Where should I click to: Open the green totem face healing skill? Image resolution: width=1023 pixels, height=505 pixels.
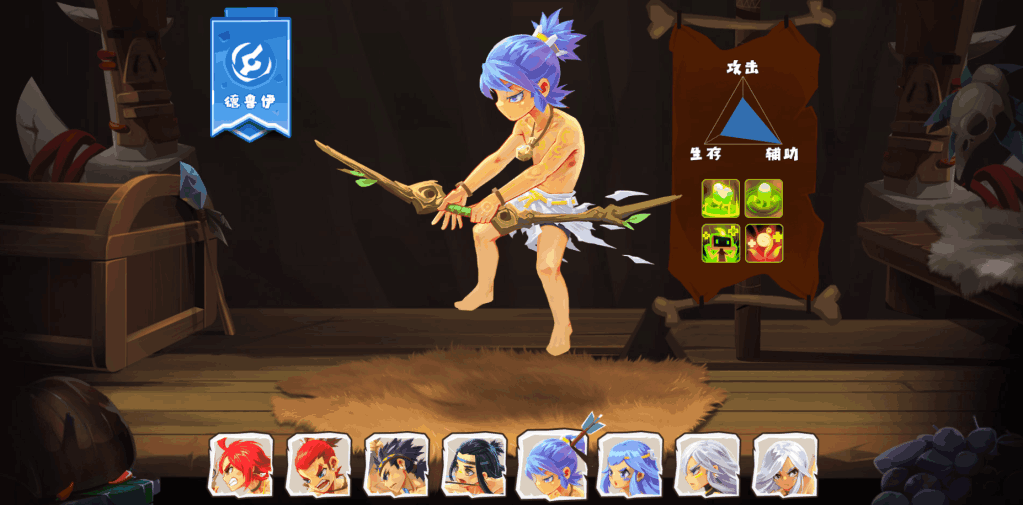pos(721,243)
